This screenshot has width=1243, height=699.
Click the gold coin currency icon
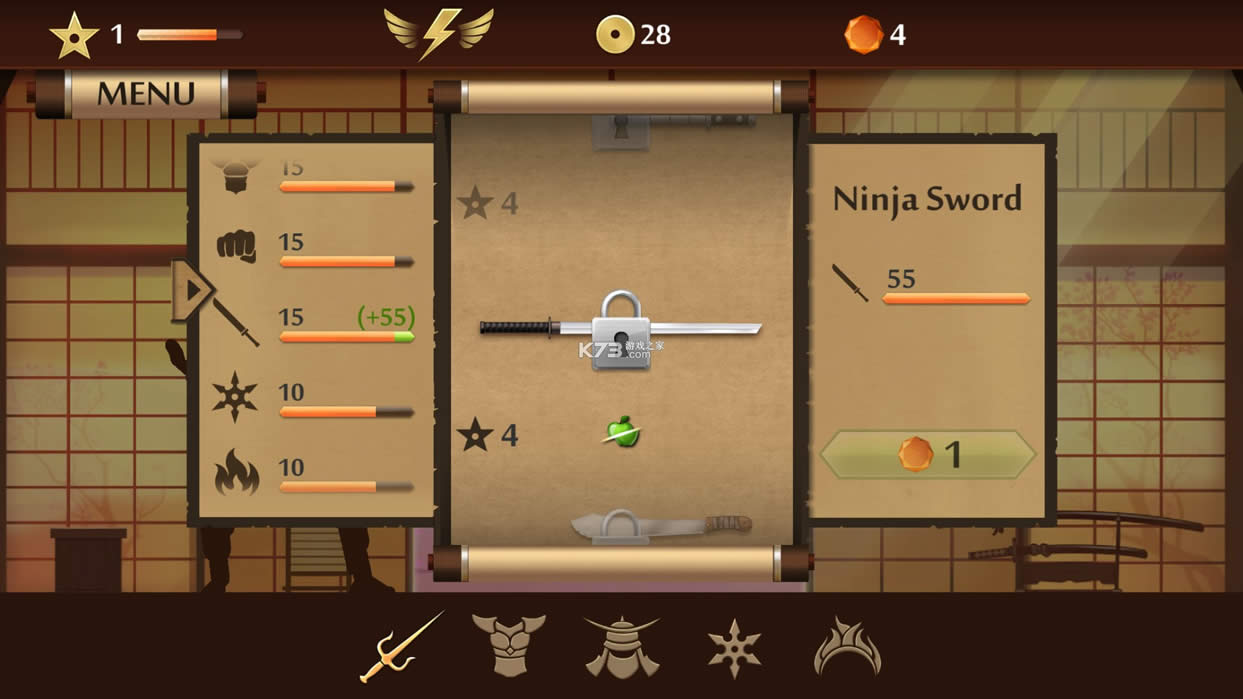(615, 35)
